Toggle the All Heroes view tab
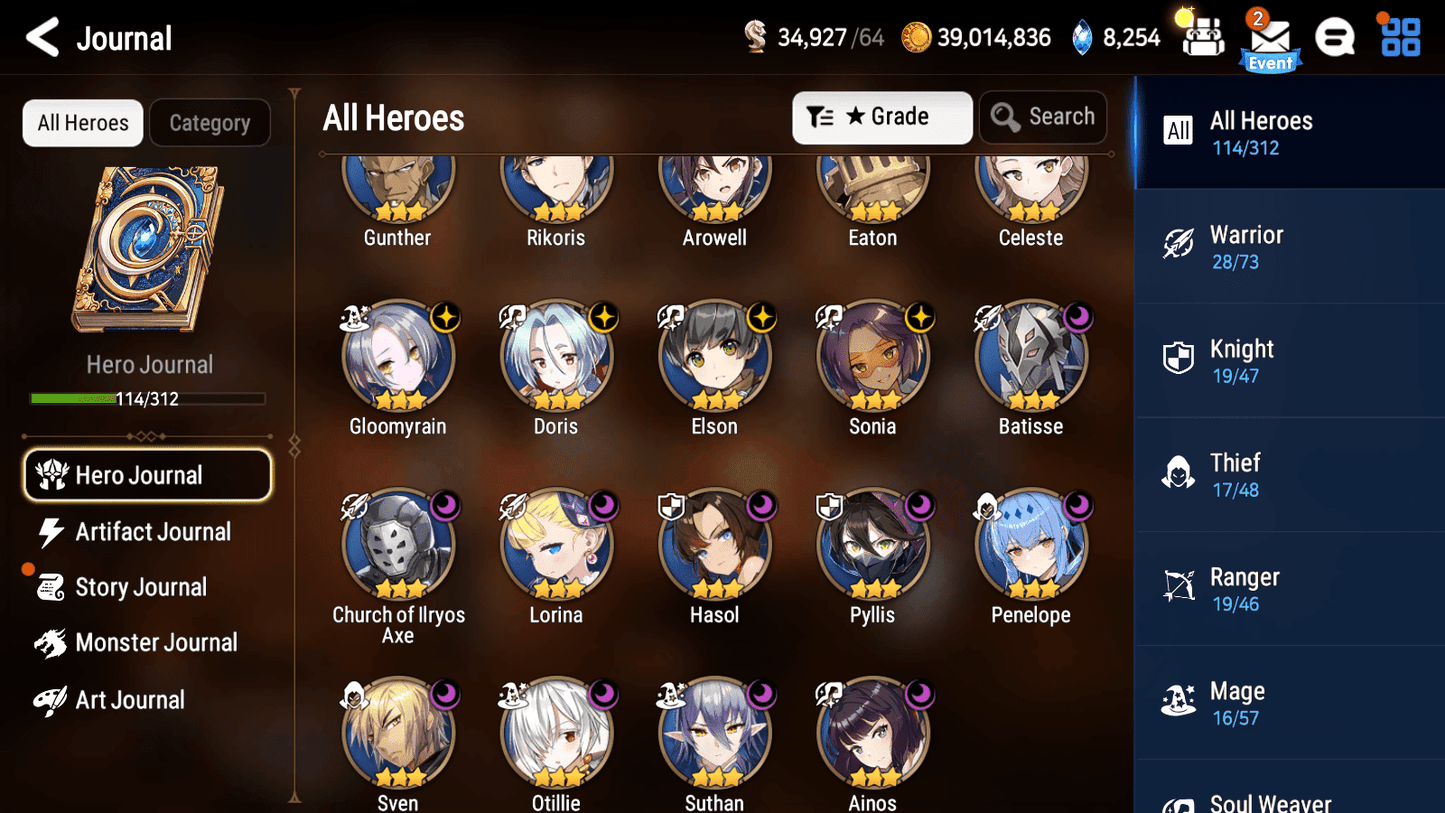The image size is (1445, 813). pyautogui.click(x=82, y=122)
